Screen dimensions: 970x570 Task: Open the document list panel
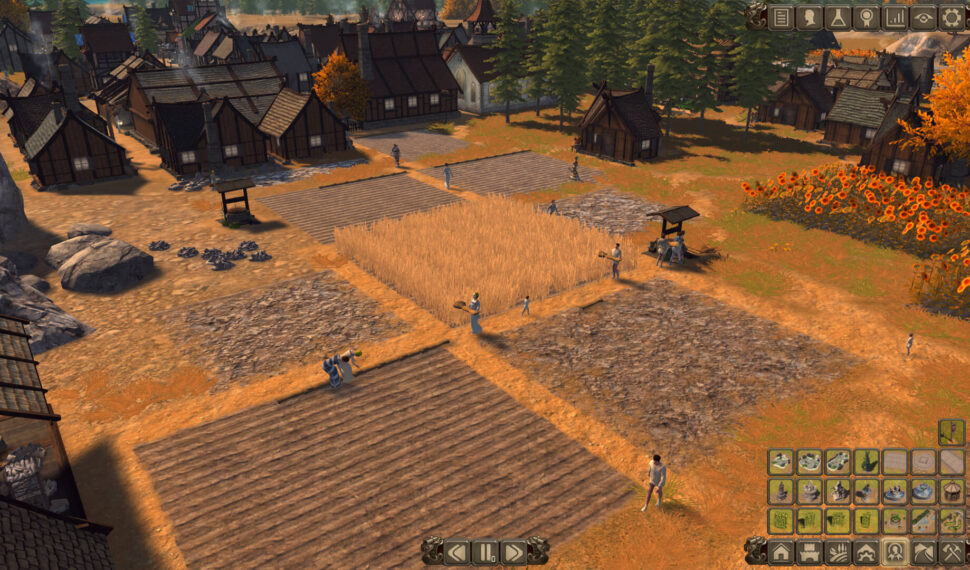(x=781, y=17)
